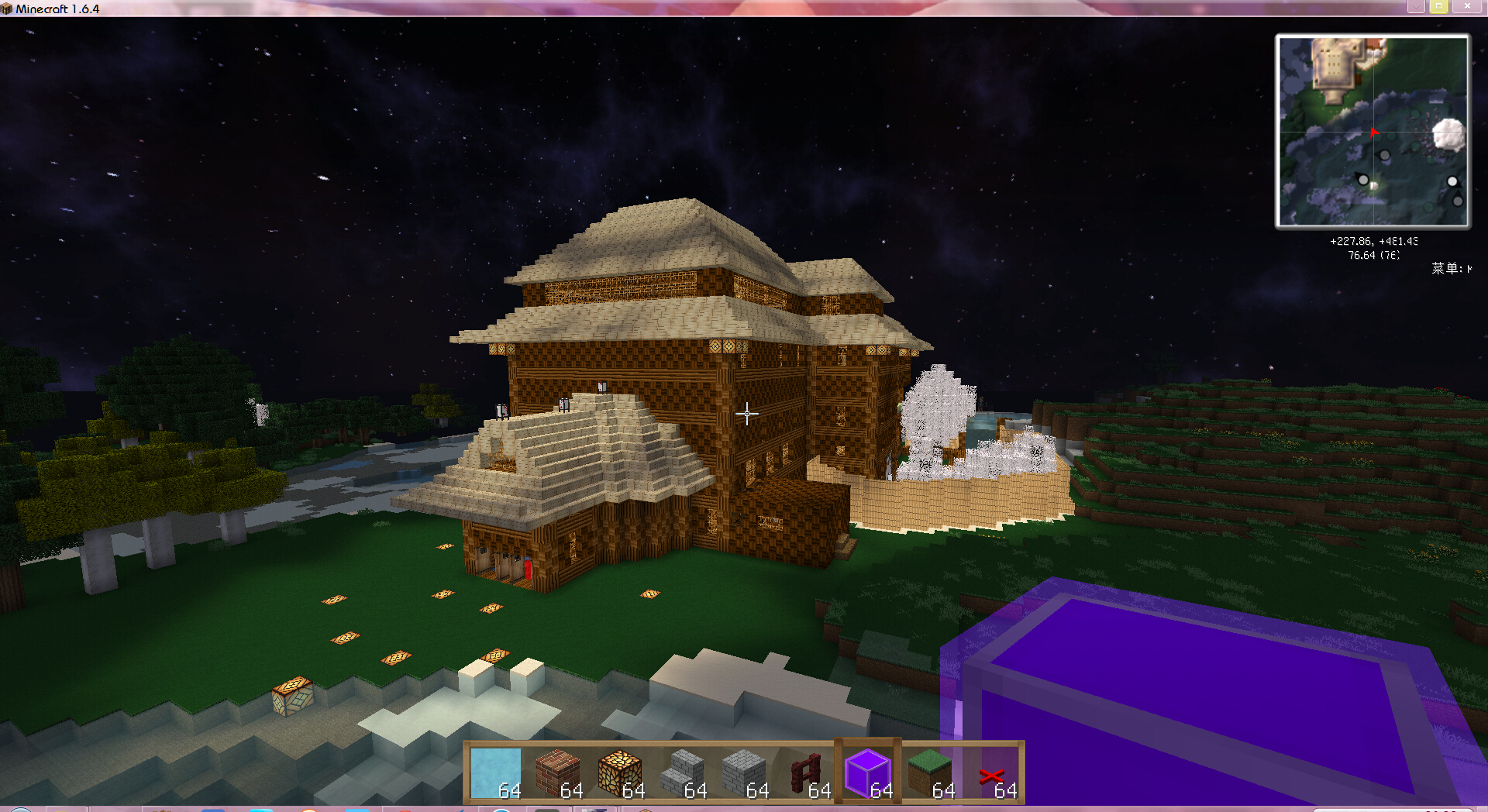Viewport: 1488px width, 812px height.
Task: Maximize the Minecraft window
Action: pyautogui.click(x=1438, y=6)
